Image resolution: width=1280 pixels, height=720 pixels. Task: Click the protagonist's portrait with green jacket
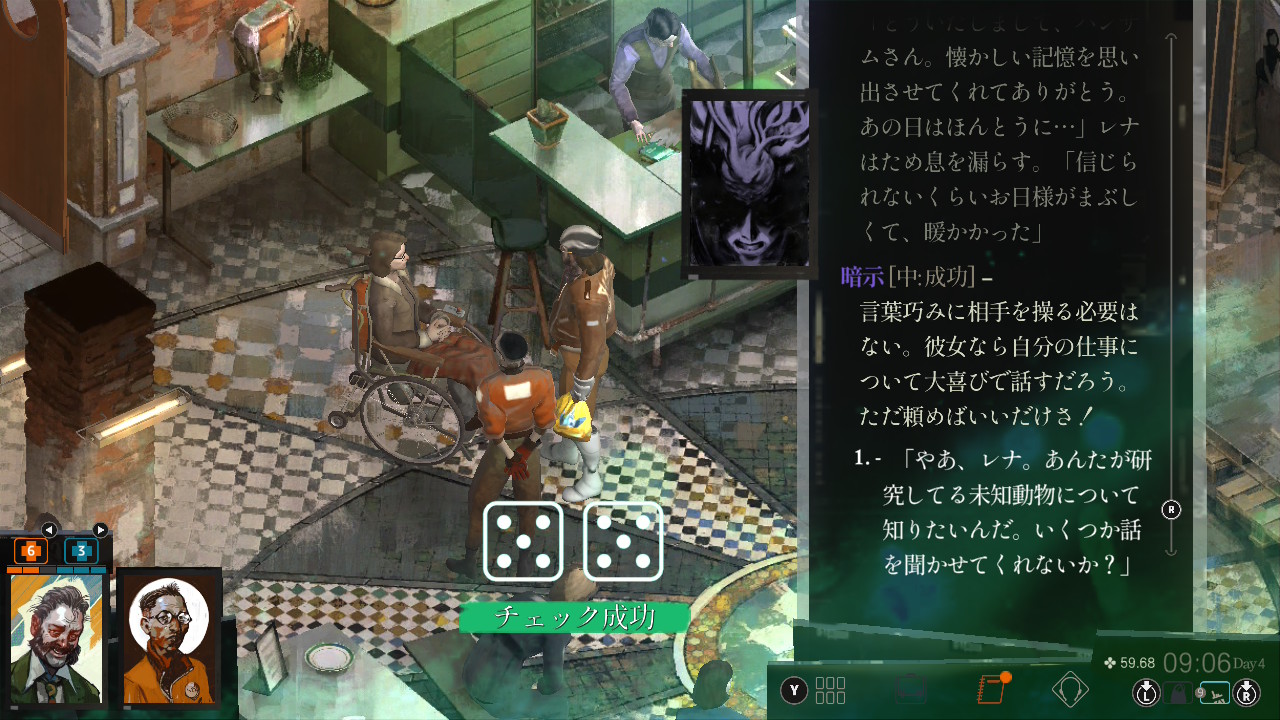tap(56, 638)
